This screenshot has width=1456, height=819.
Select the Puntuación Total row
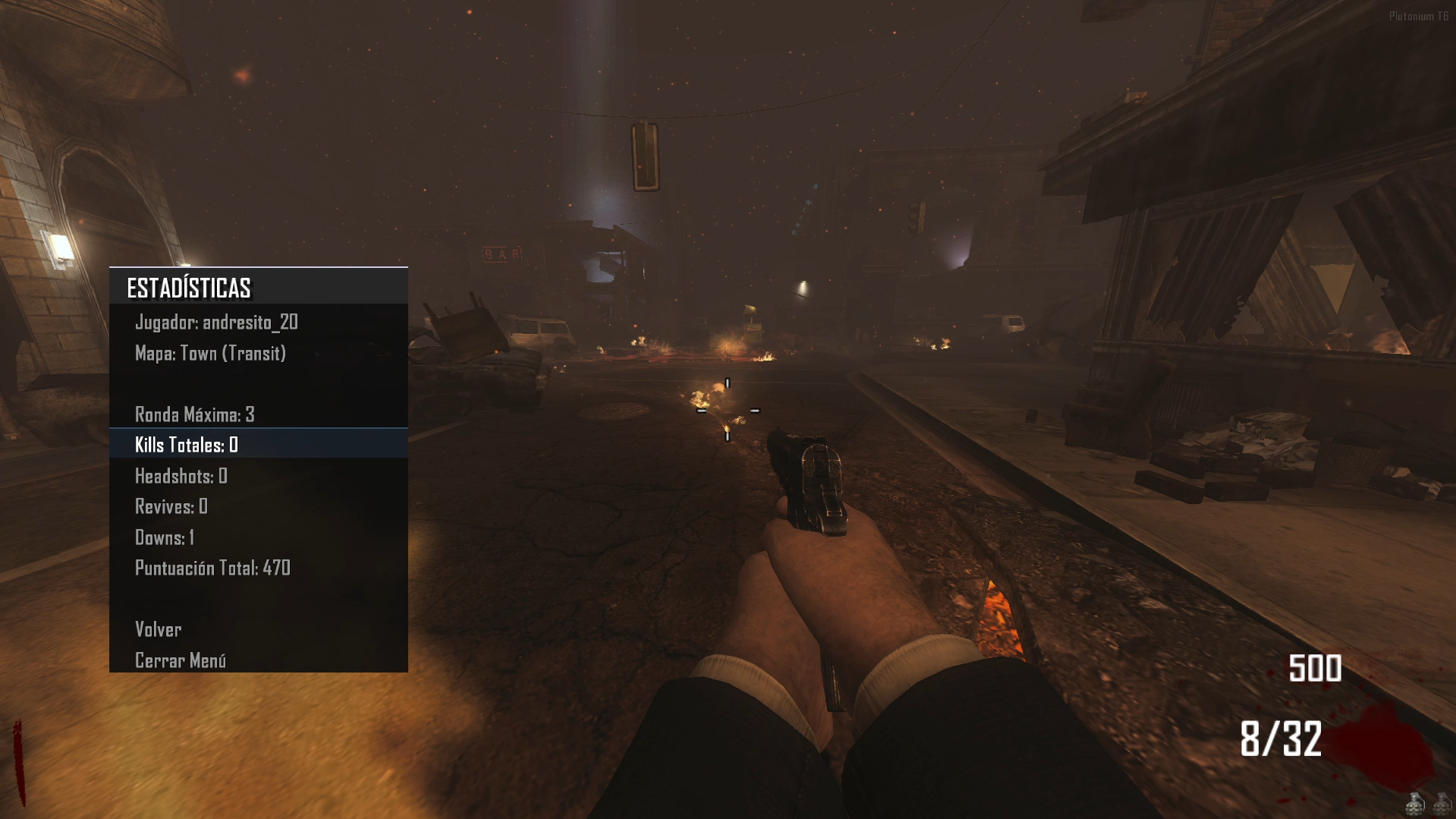coord(212,568)
